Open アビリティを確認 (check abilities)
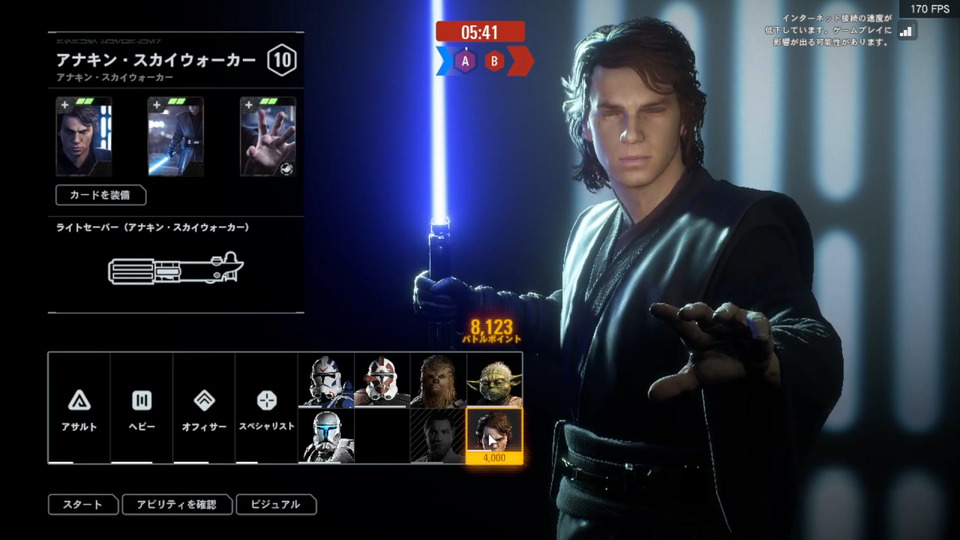The height and width of the screenshot is (540, 960). coord(177,505)
